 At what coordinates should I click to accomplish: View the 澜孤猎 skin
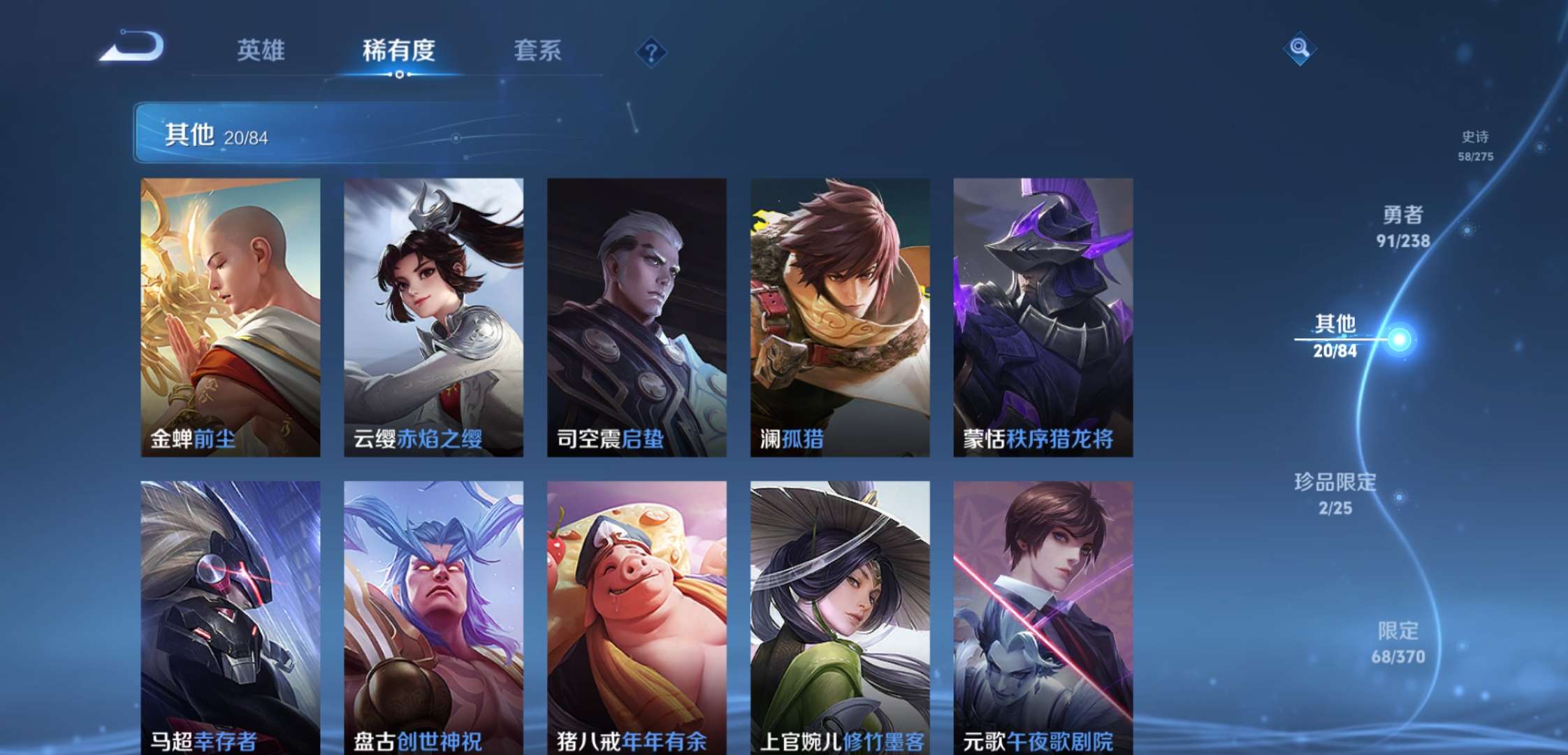(839, 315)
